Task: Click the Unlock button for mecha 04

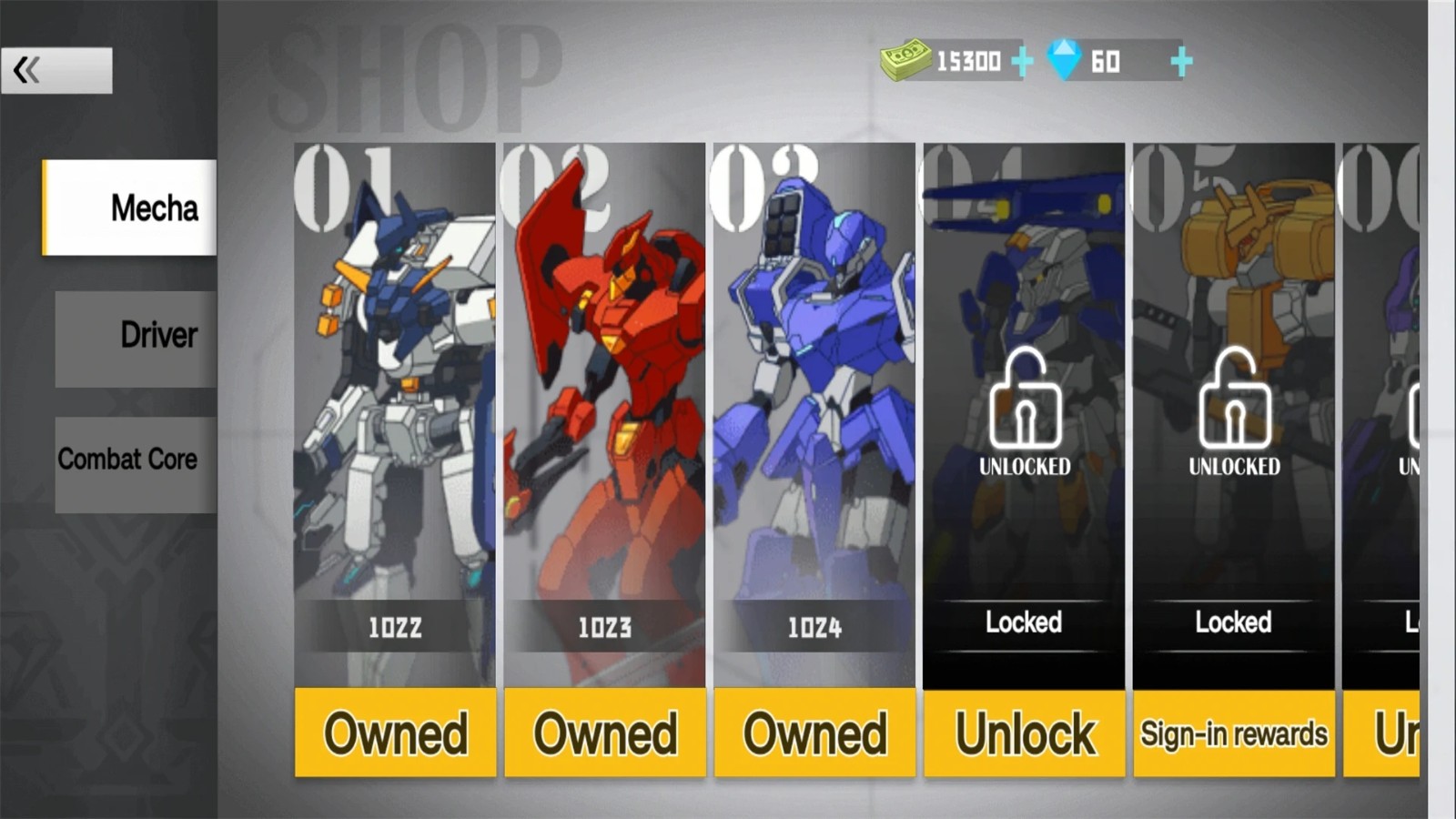Action: point(1024,733)
